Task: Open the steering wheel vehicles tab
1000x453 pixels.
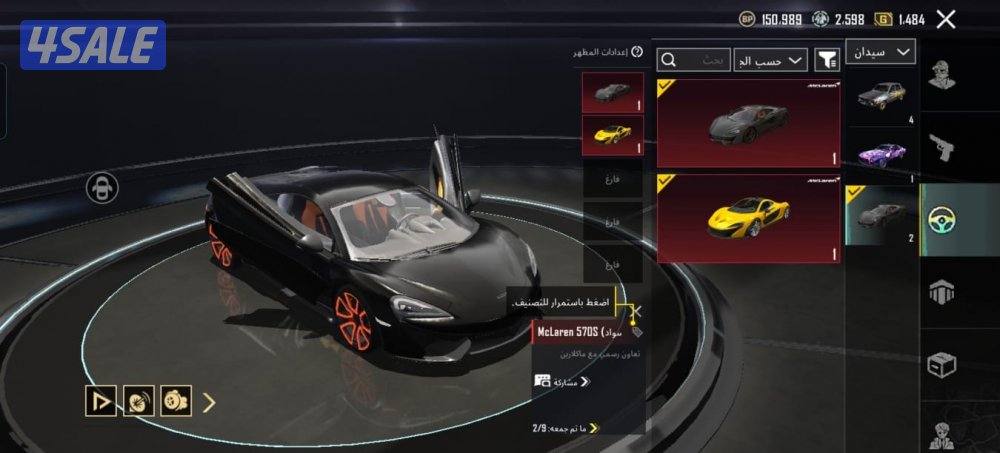Action: click(941, 219)
